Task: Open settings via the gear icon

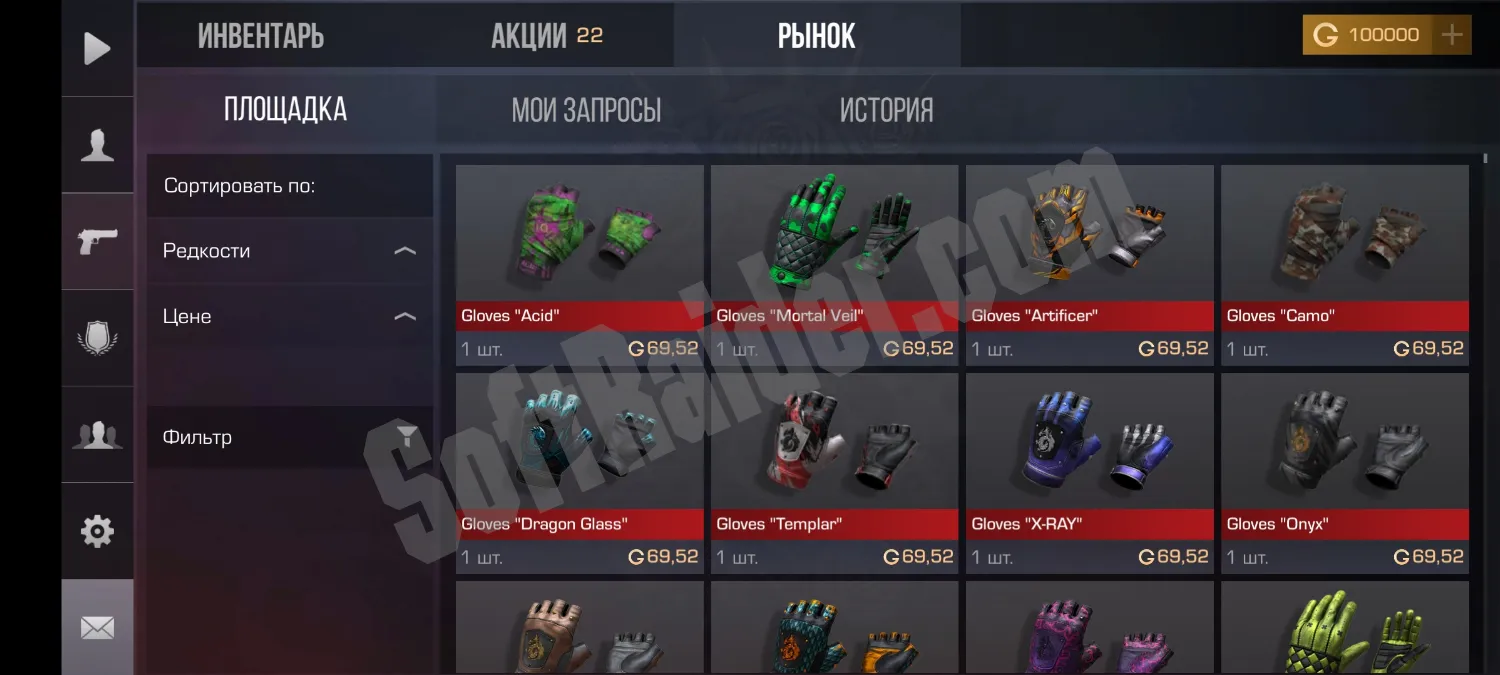Action: 97,531
